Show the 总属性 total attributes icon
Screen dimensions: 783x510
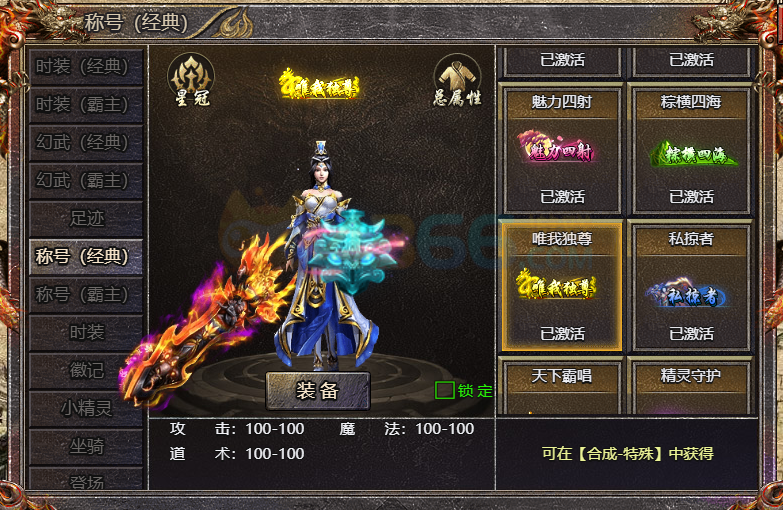pyautogui.click(x=457, y=79)
